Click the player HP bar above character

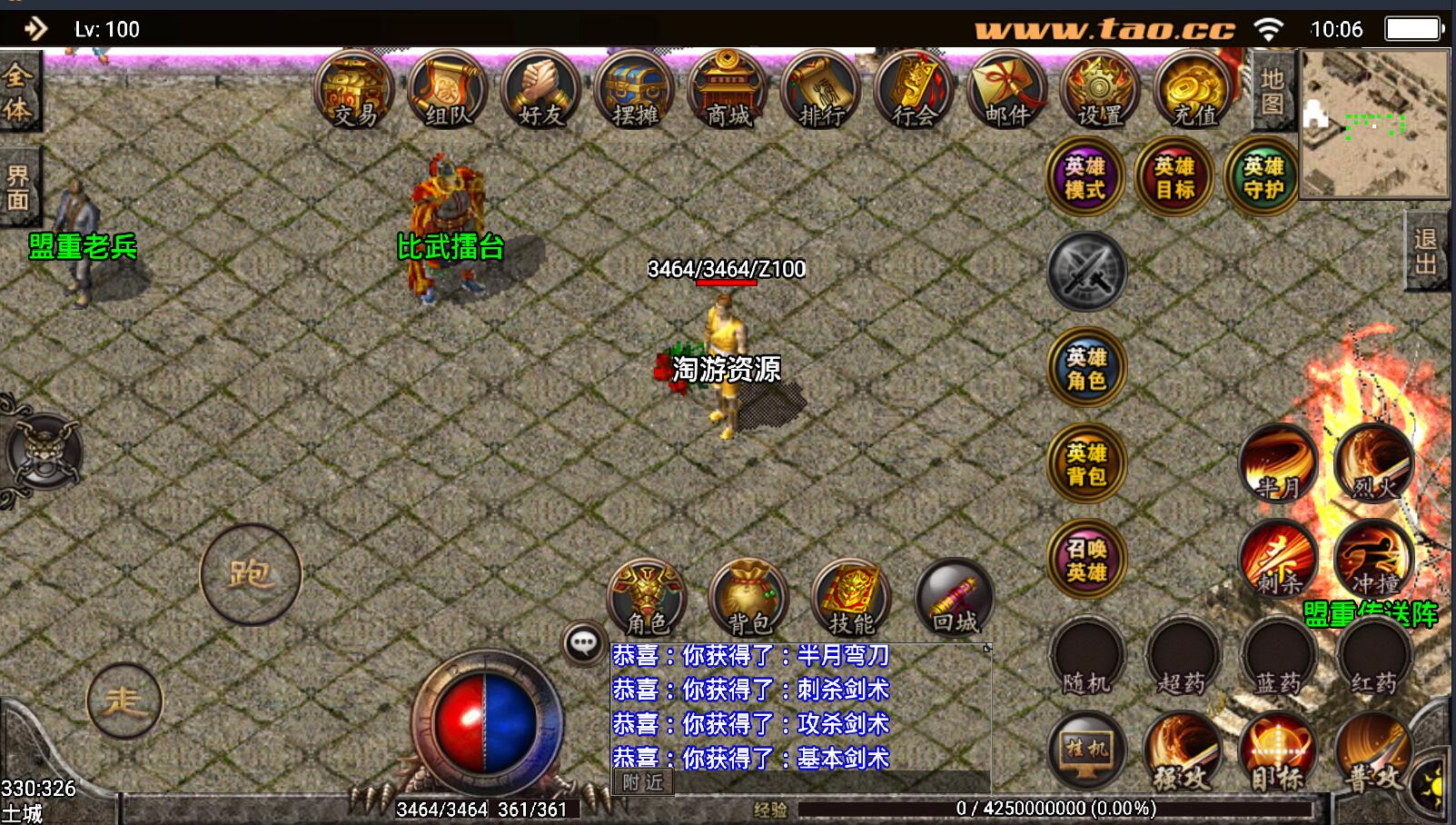725,283
